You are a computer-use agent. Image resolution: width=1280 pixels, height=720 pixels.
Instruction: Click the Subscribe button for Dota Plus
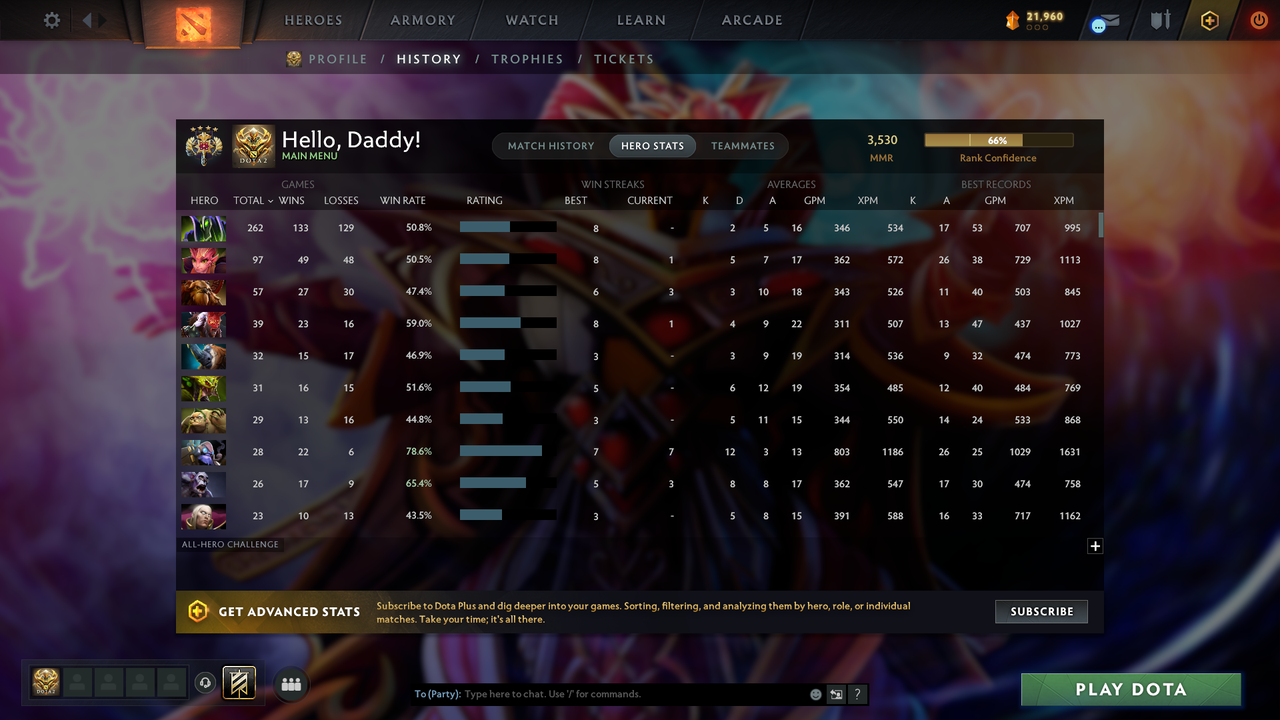point(1041,611)
